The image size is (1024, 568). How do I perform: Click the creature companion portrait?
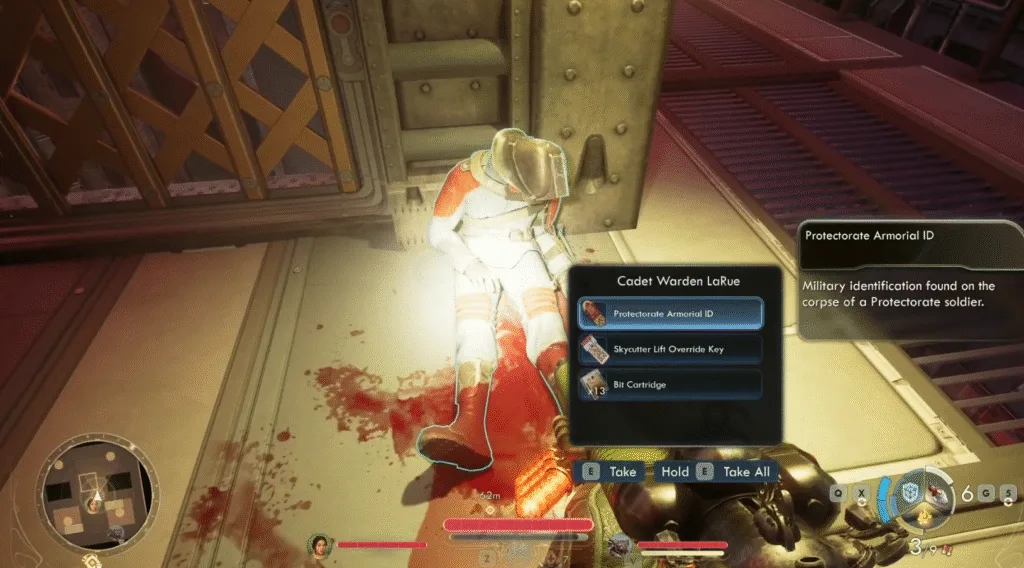(x=622, y=545)
